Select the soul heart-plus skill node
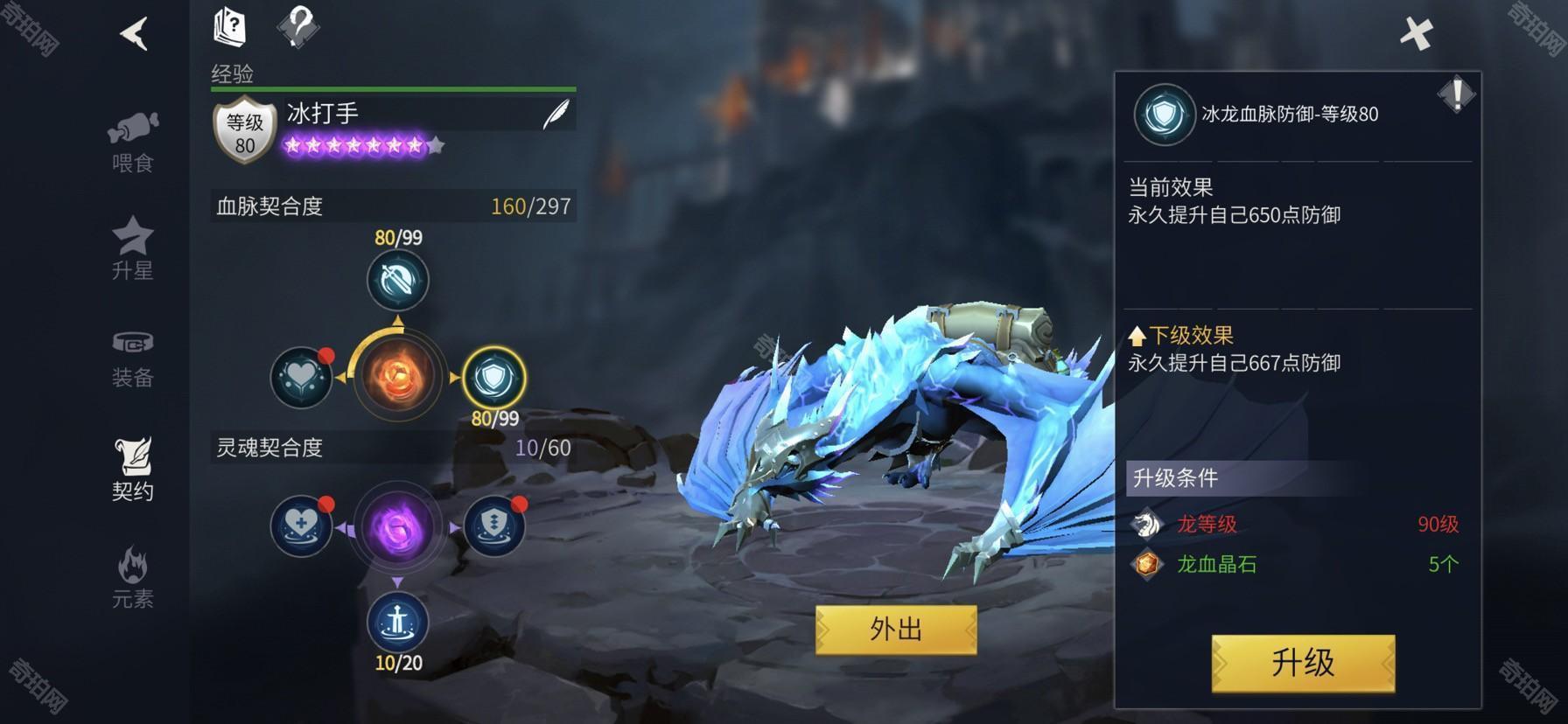1568x724 pixels. pos(302,527)
